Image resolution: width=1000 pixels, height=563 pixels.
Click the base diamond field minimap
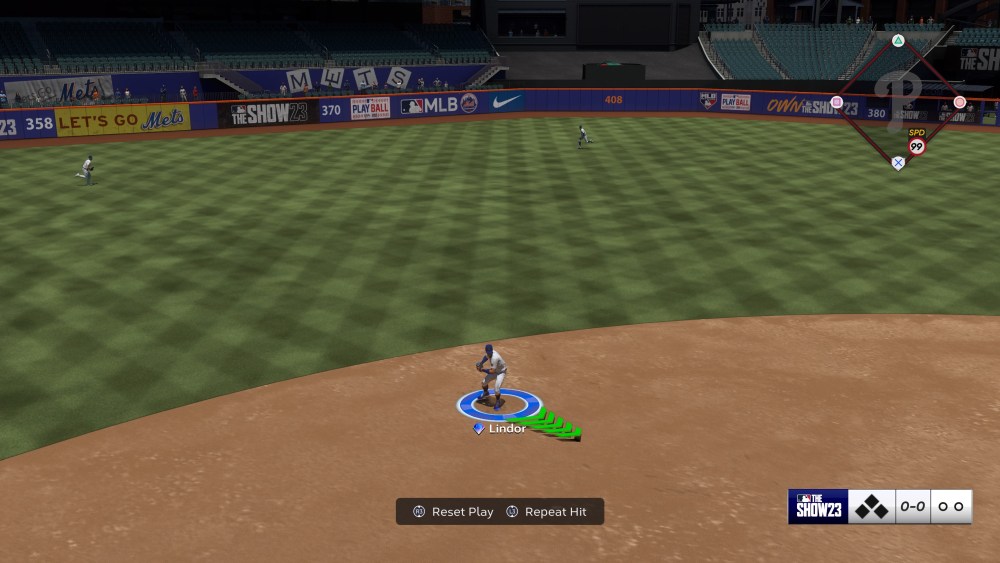(897, 101)
